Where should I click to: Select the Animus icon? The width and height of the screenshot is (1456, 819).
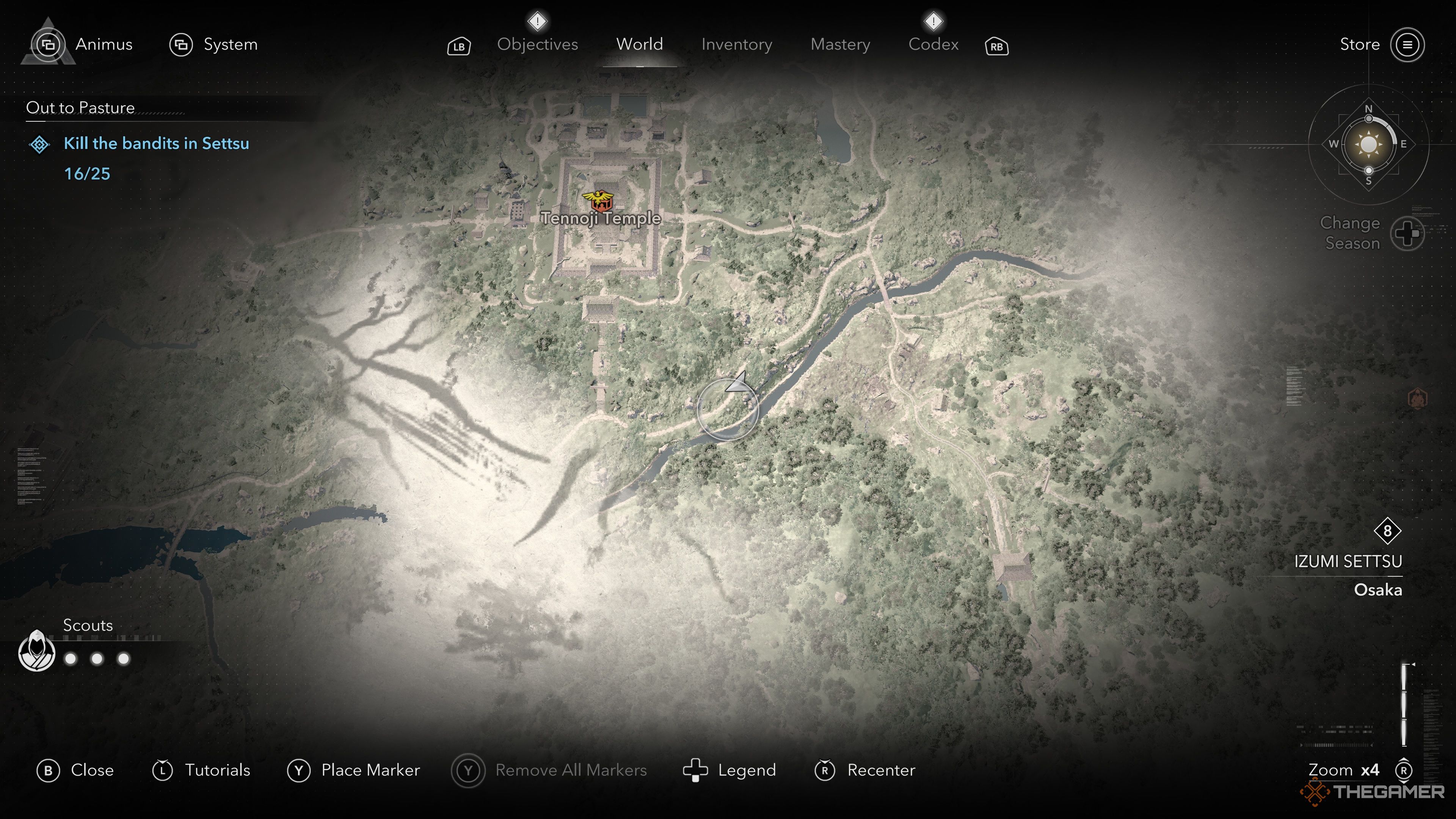point(50,44)
